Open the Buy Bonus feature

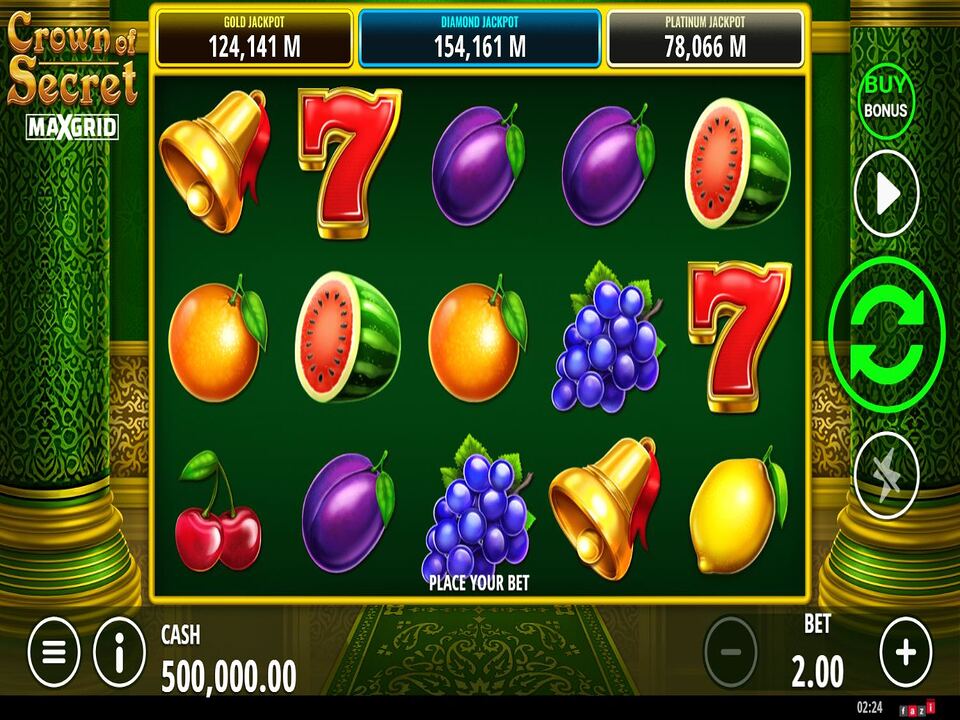pos(885,96)
